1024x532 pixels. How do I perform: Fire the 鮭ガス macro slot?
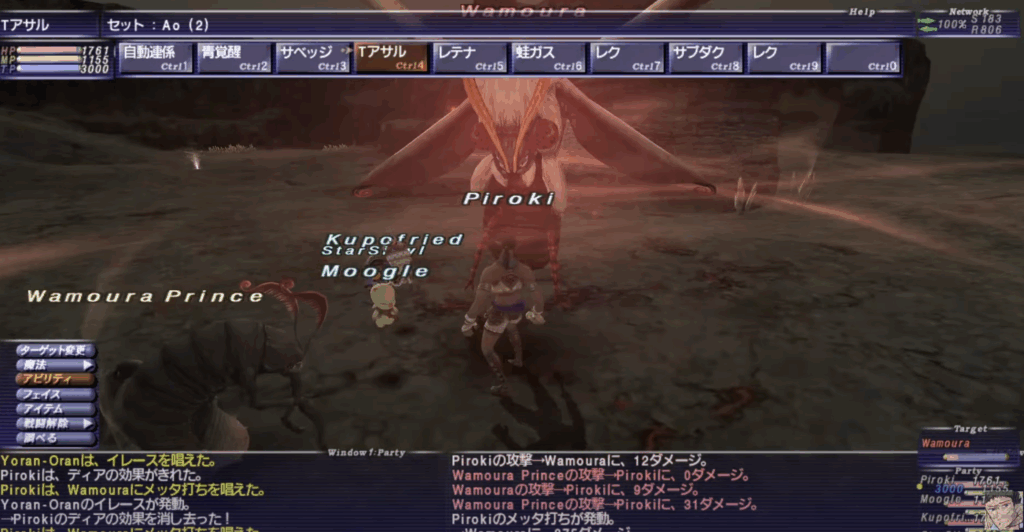(548, 58)
